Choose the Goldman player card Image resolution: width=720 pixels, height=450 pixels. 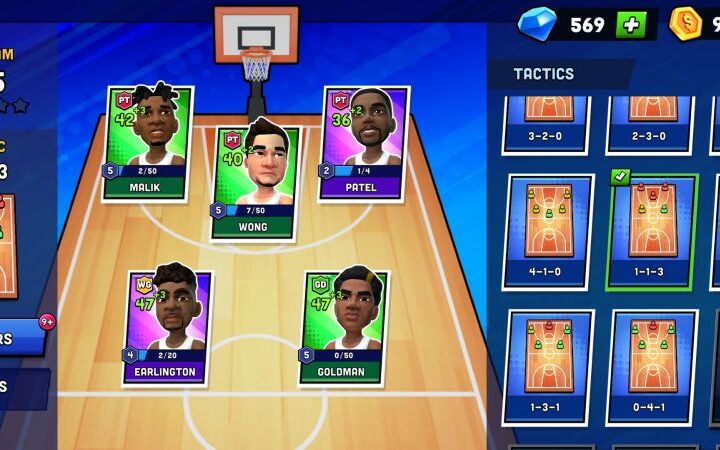tap(344, 326)
